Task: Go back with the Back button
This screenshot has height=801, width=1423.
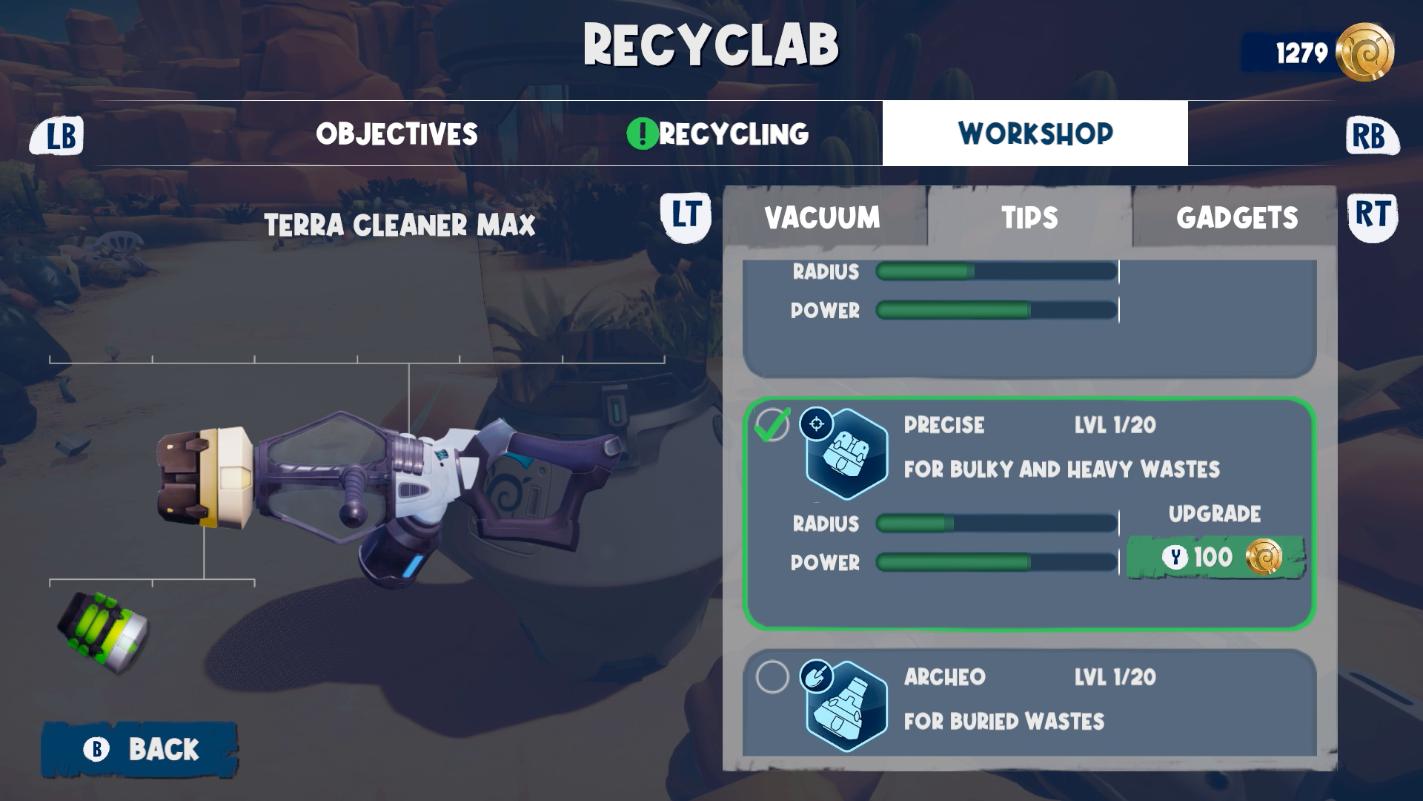Action: click(140, 749)
